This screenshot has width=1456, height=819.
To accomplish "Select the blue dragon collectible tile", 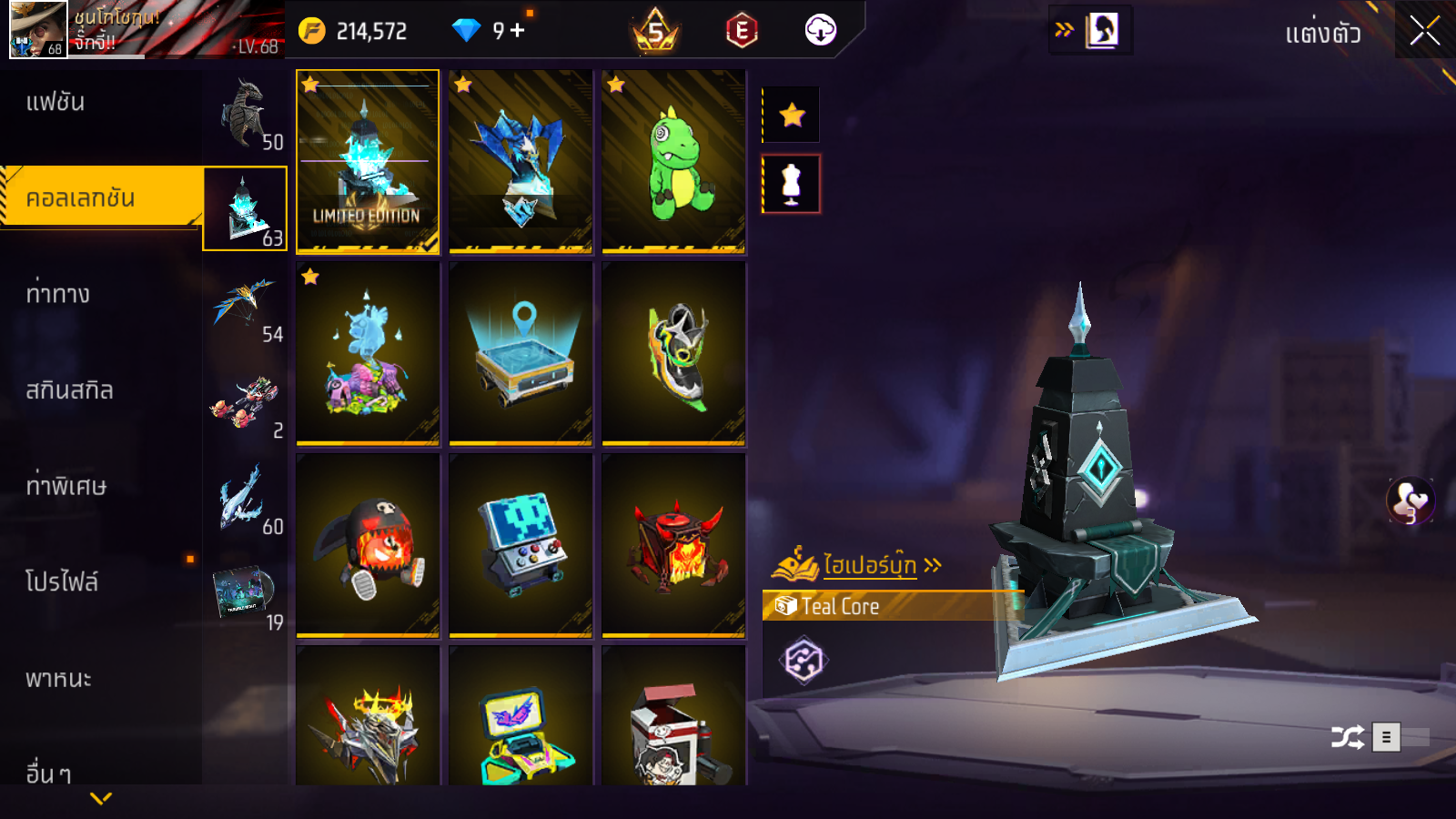I will pos(521,161).
